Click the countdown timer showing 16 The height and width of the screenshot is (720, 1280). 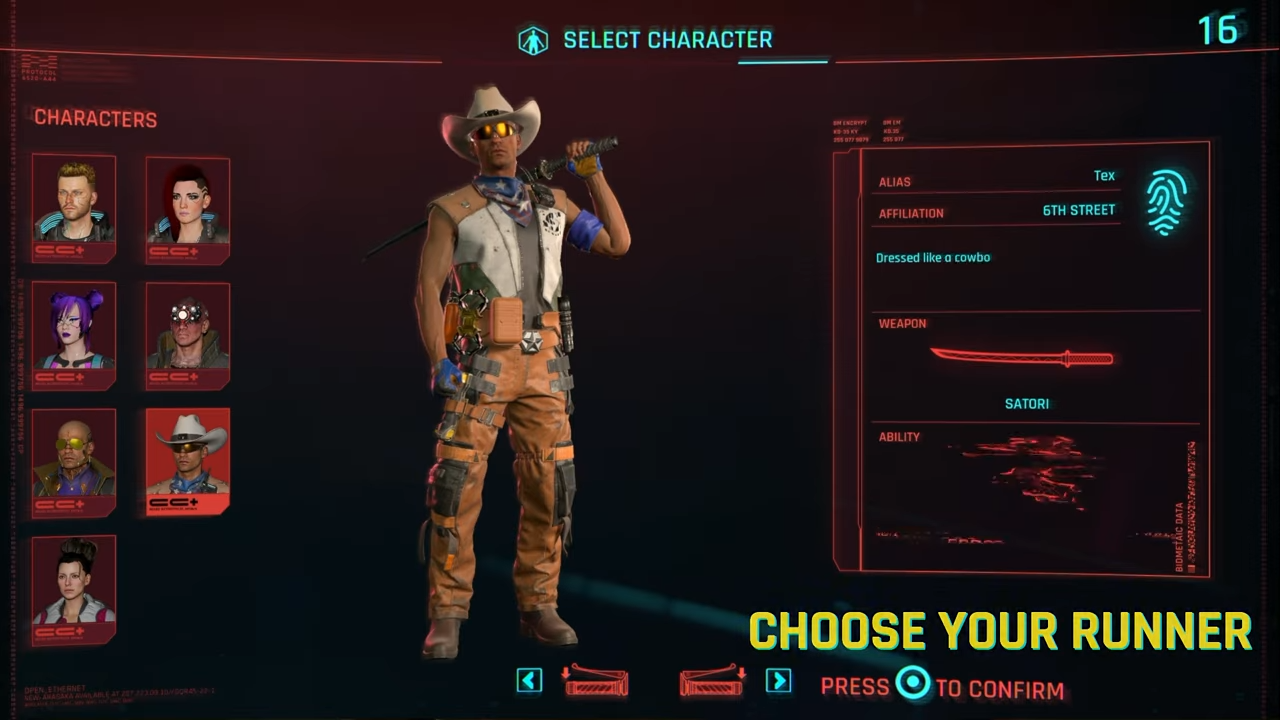pos(1218,31)
